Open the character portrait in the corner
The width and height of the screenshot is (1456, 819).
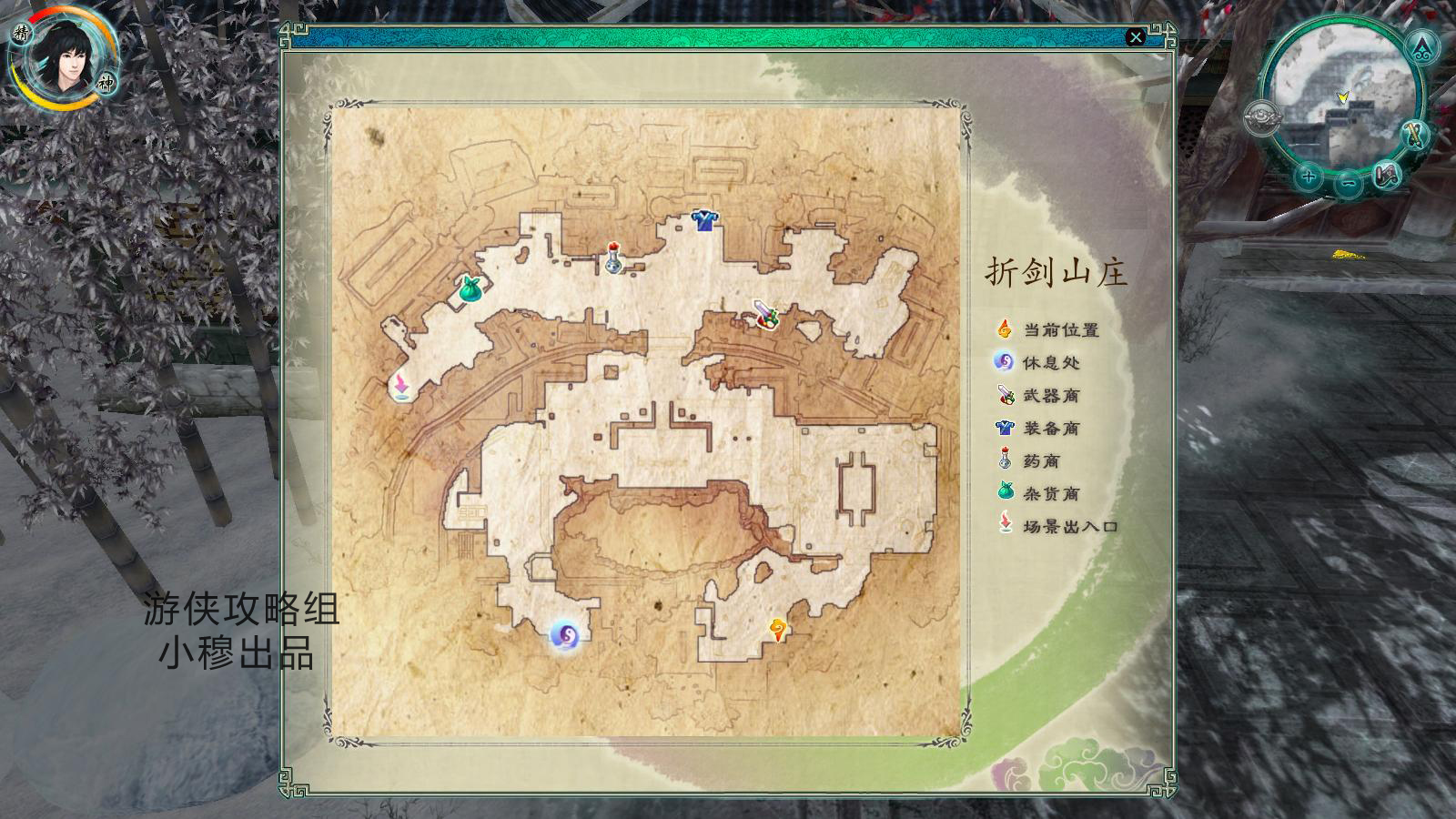[62, 58]
